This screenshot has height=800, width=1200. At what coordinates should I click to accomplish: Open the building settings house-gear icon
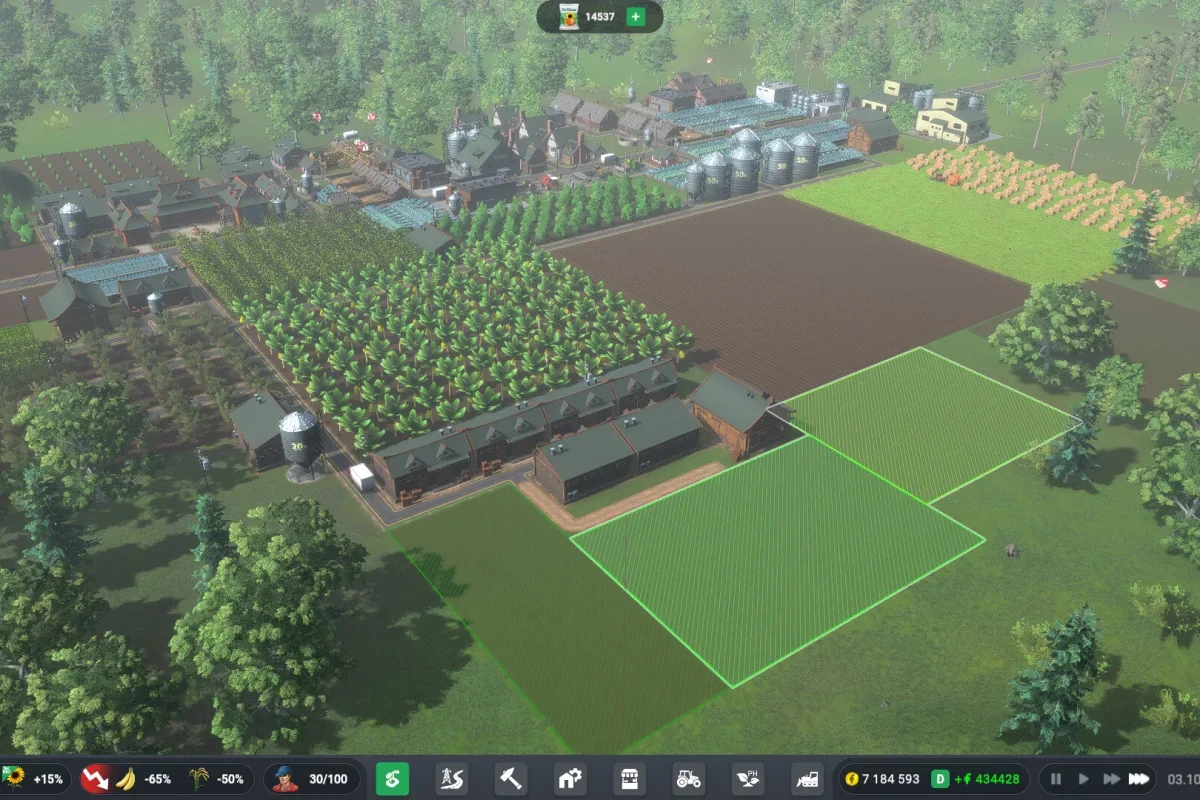[x=570, y=779]
